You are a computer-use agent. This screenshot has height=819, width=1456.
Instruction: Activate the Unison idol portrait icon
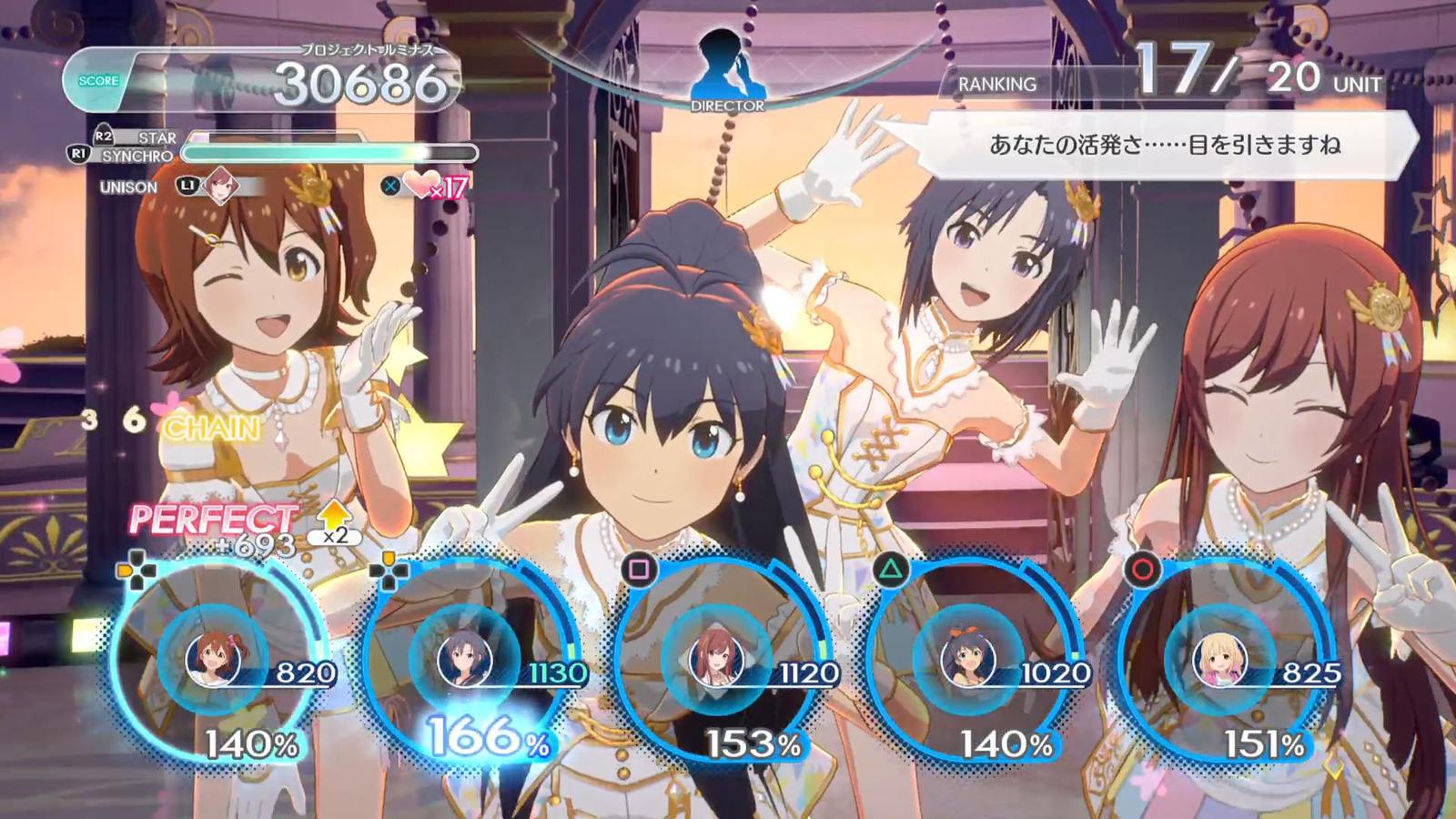click(x=220, y=186)
